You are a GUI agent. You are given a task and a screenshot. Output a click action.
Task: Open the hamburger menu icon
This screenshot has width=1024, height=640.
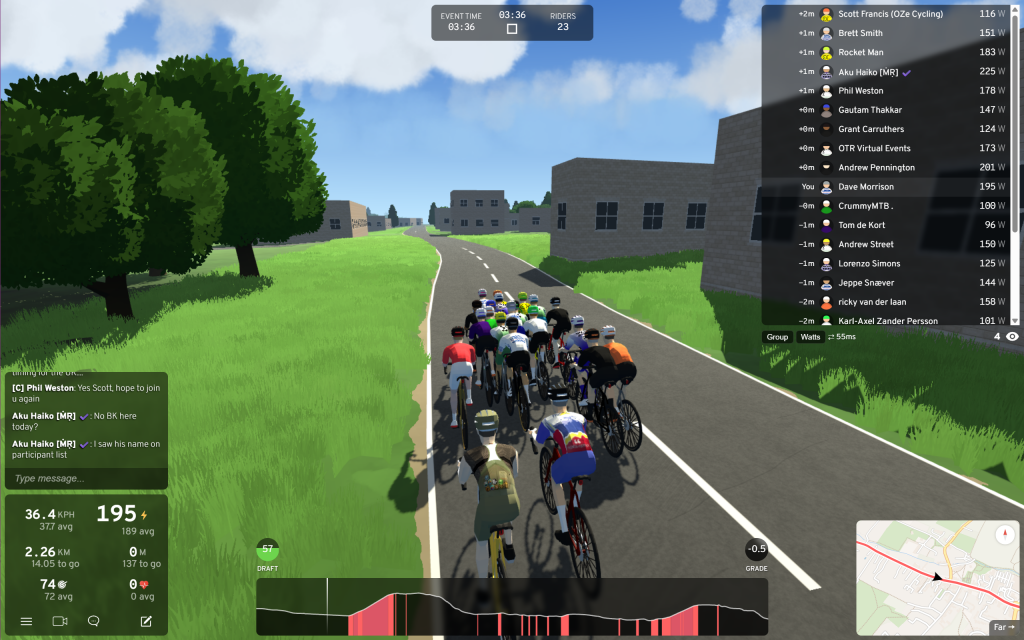[x=26, y=621]
